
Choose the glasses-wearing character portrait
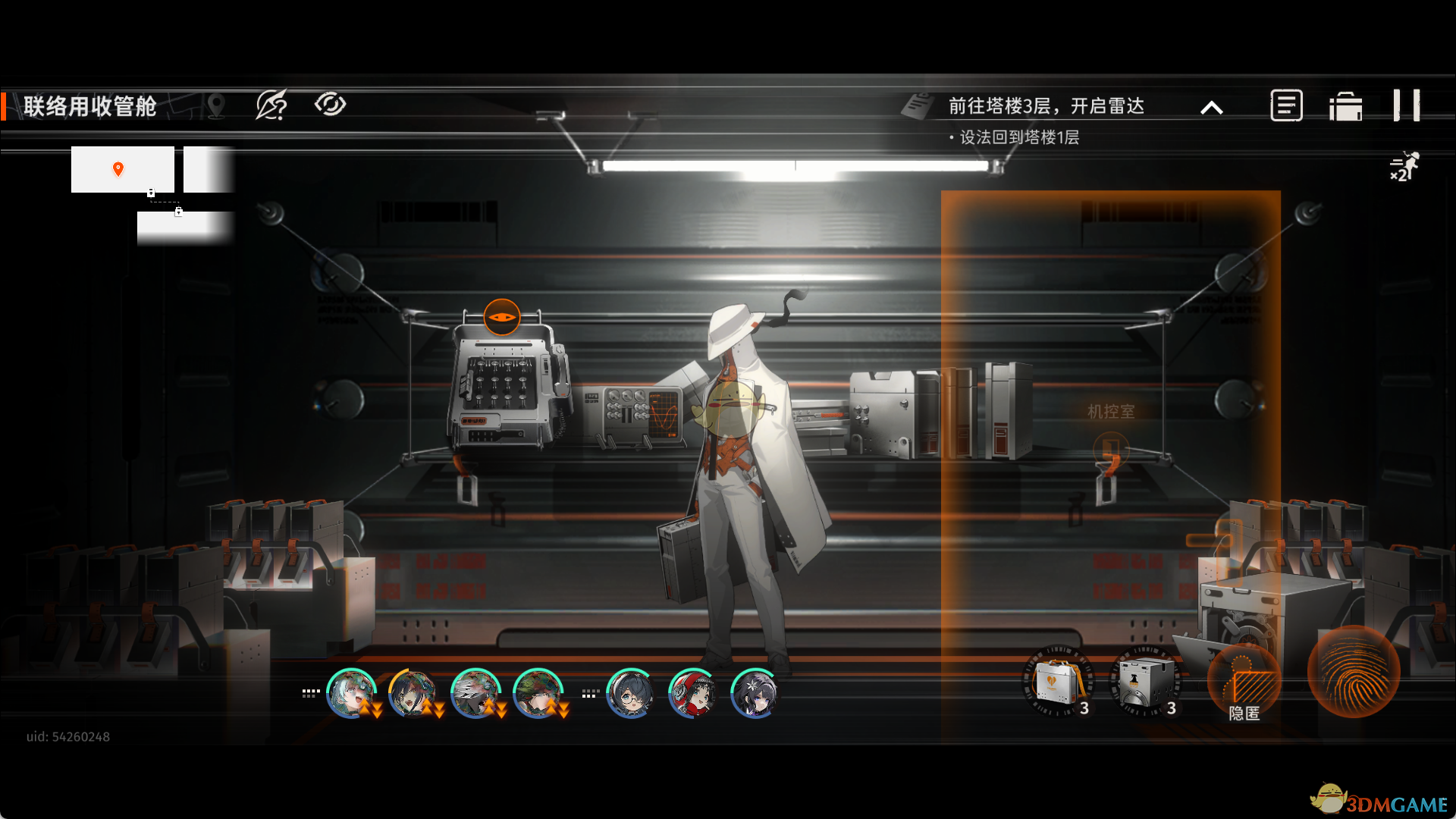click(x=630, y=693)
